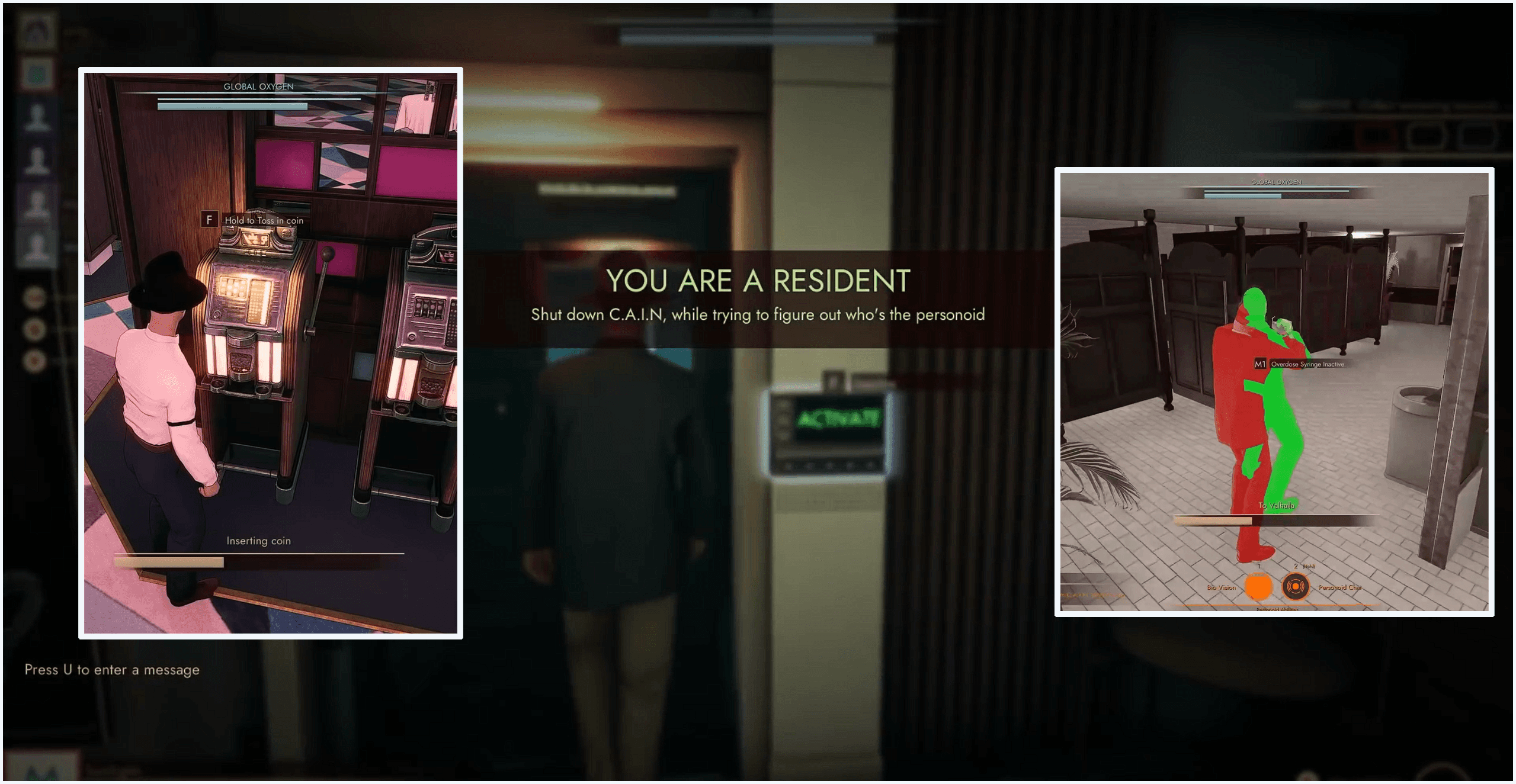Viewport: 1516px width, 784px height.
Task: Select the Bio Vision ability icon
Action: (1258, 587)
